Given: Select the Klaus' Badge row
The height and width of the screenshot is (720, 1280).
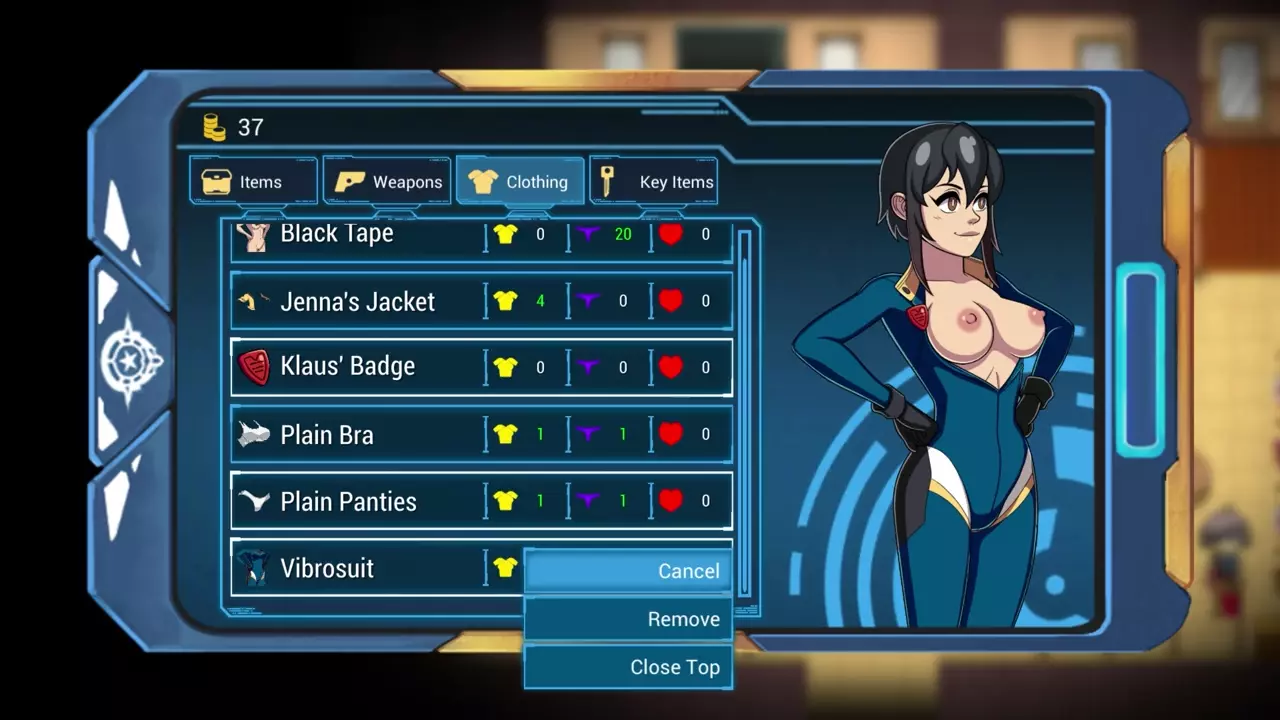Looking at the screenshot, I should click(x=347, y=367).
